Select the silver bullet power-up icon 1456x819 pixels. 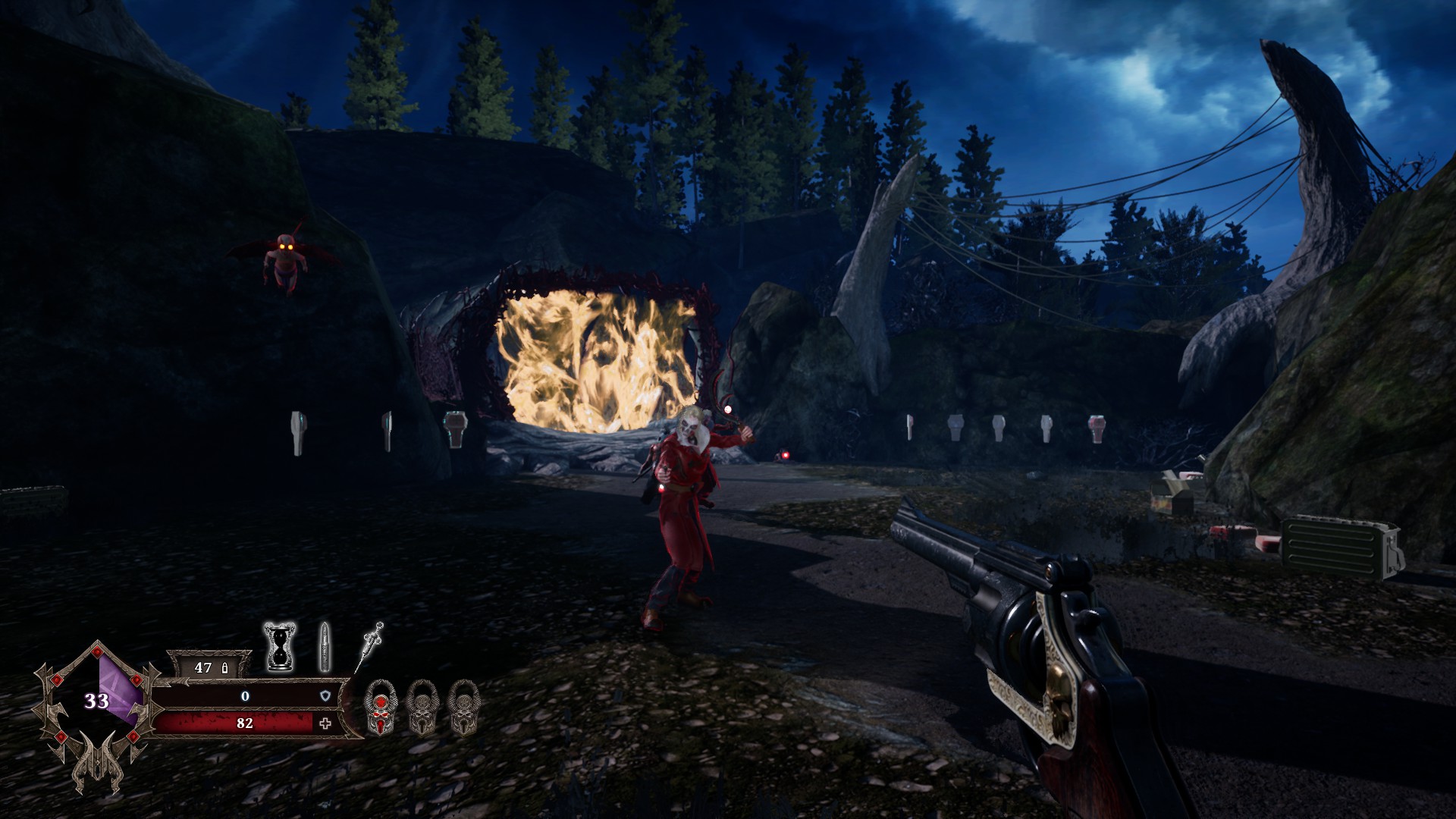[325, 647]
